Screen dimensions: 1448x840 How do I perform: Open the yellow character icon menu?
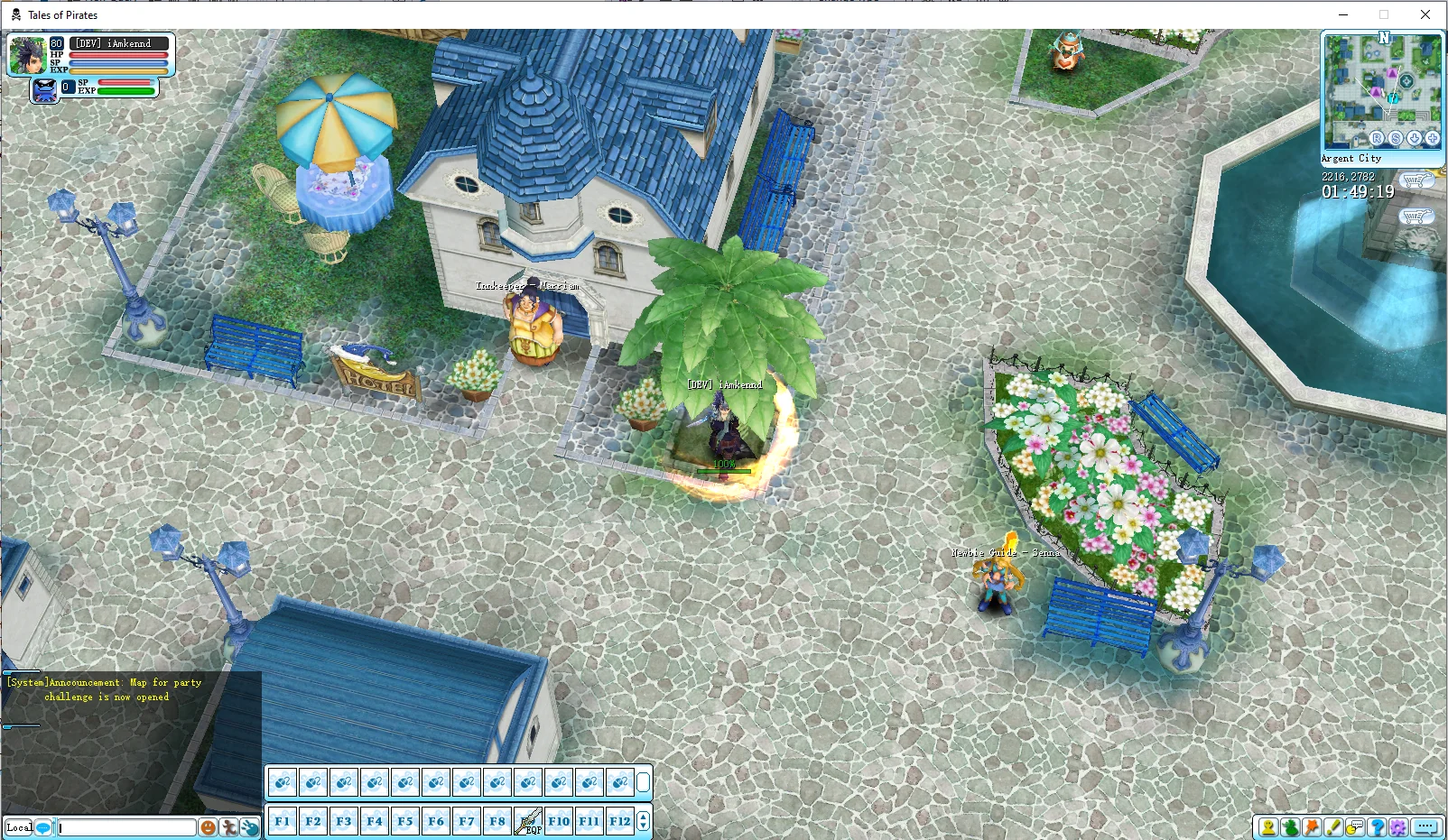click(x=1268, y=827)
